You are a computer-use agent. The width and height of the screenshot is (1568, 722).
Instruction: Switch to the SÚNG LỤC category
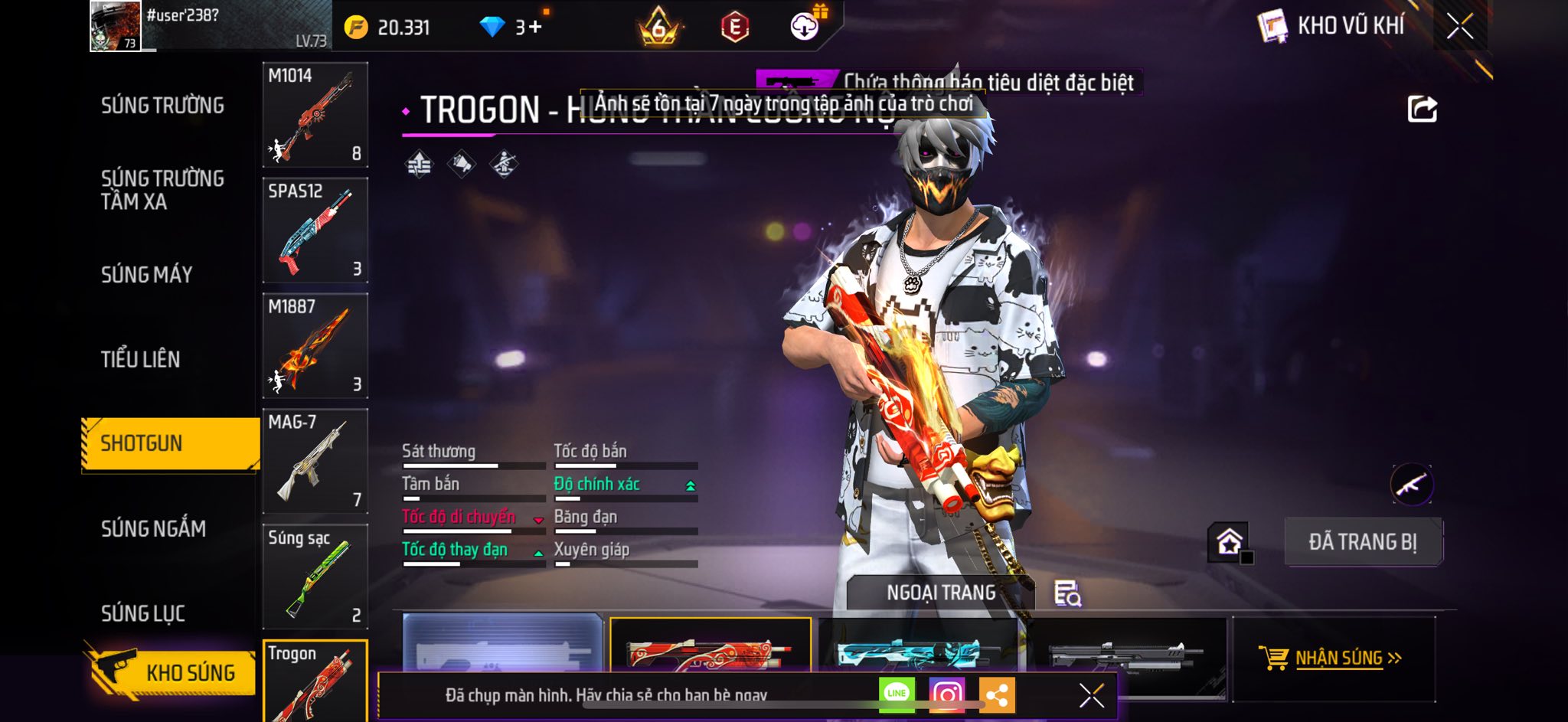143,613
